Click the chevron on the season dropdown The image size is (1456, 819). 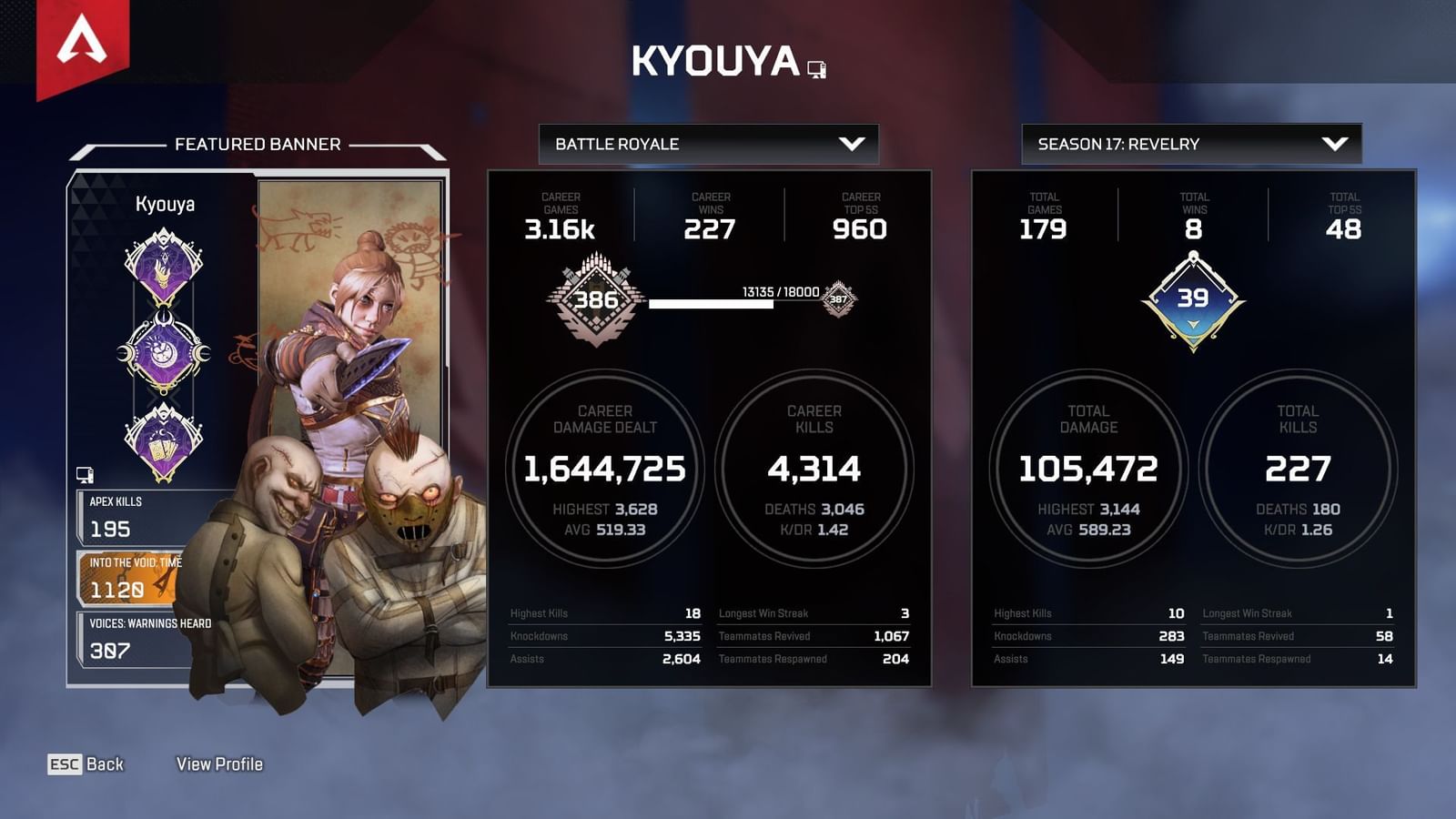click(x=1334, y=143)
